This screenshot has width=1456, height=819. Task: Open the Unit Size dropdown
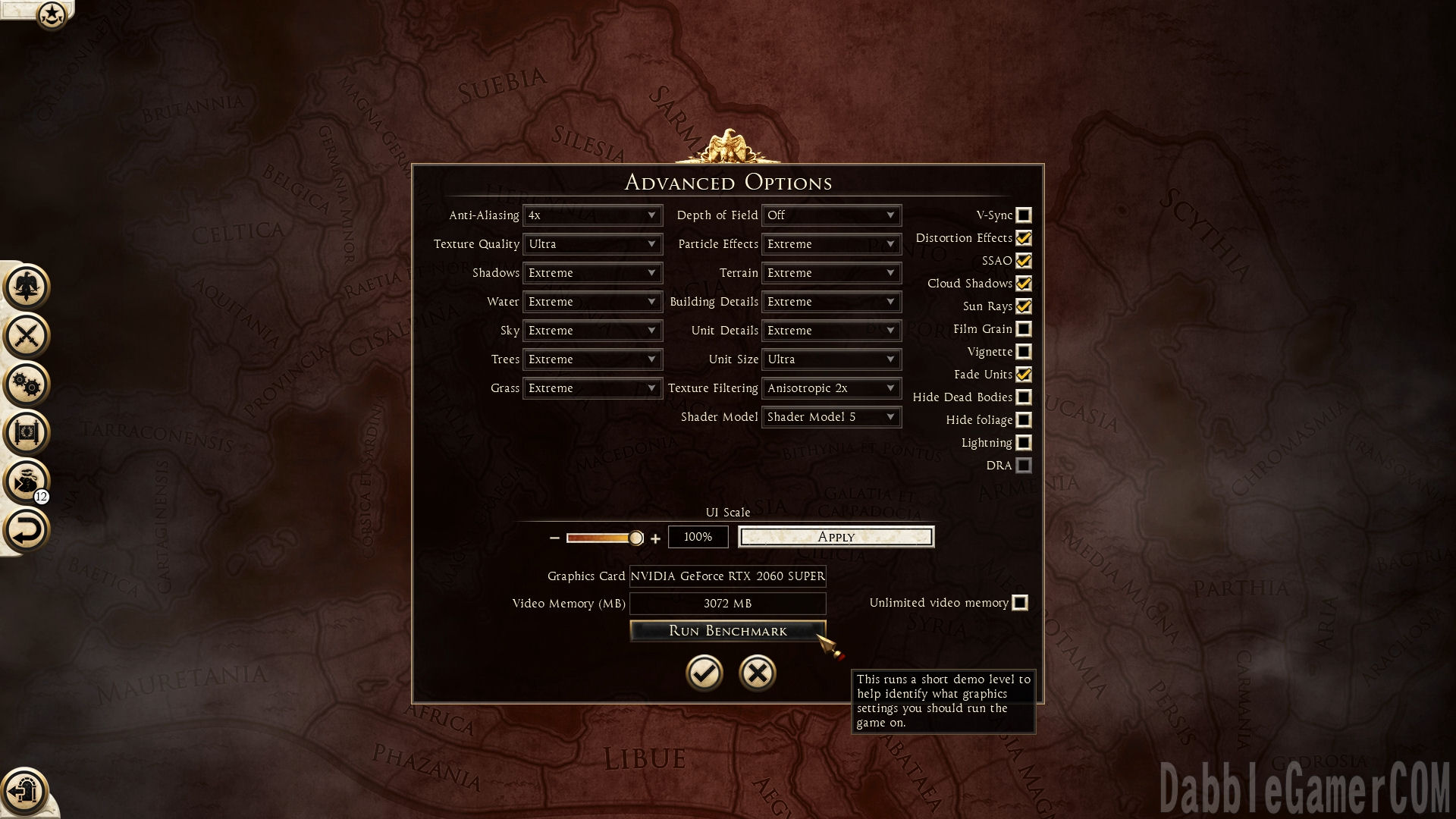pyautogui.click(x=831, y=359)
